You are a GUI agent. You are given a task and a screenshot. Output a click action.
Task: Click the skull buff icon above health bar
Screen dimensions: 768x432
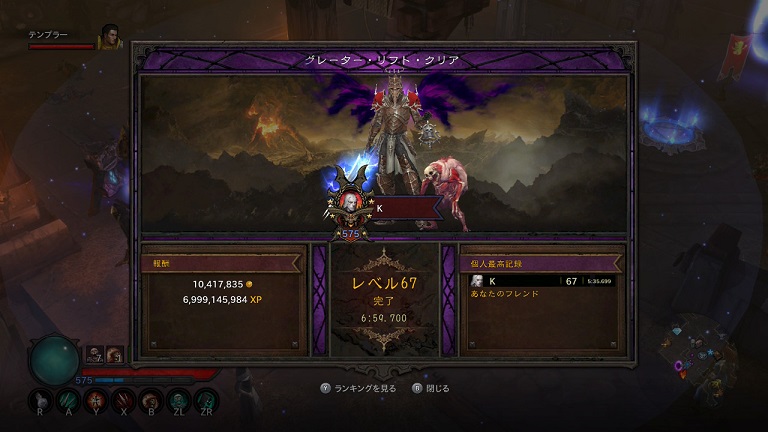click(94, 354)
